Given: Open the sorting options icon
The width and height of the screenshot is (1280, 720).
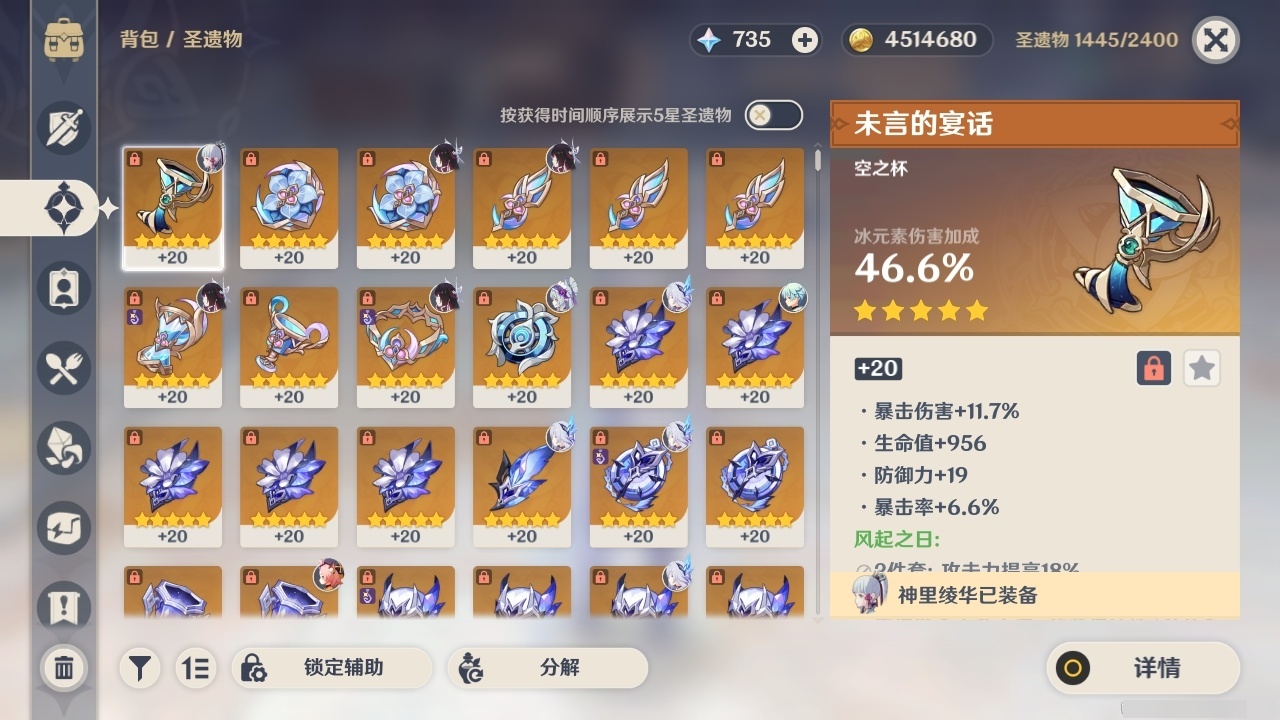Looking at the screenshot, I should point(196,668).
